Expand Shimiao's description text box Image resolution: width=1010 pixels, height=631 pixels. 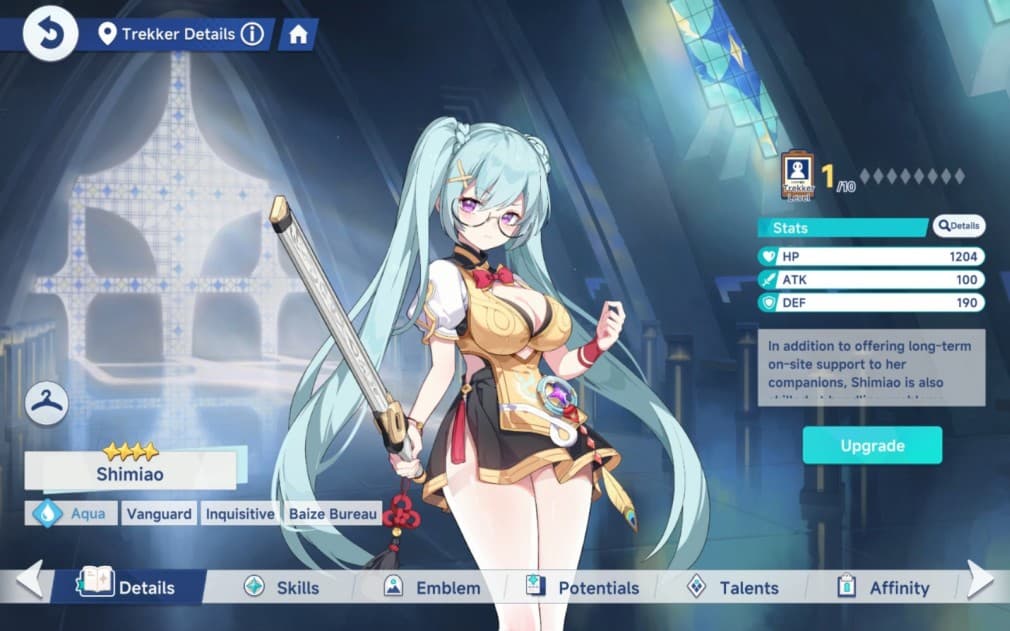point(871,367)
